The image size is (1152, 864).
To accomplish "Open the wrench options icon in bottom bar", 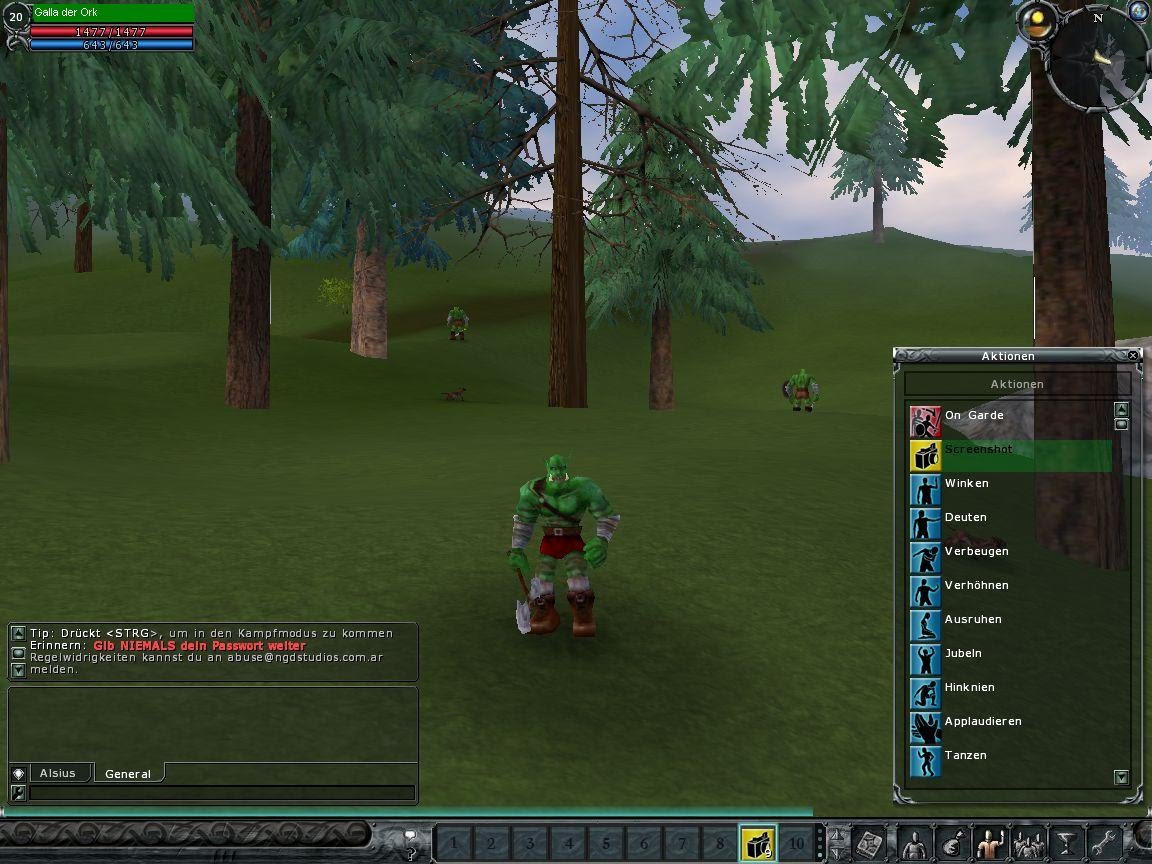I will 1103,844.
